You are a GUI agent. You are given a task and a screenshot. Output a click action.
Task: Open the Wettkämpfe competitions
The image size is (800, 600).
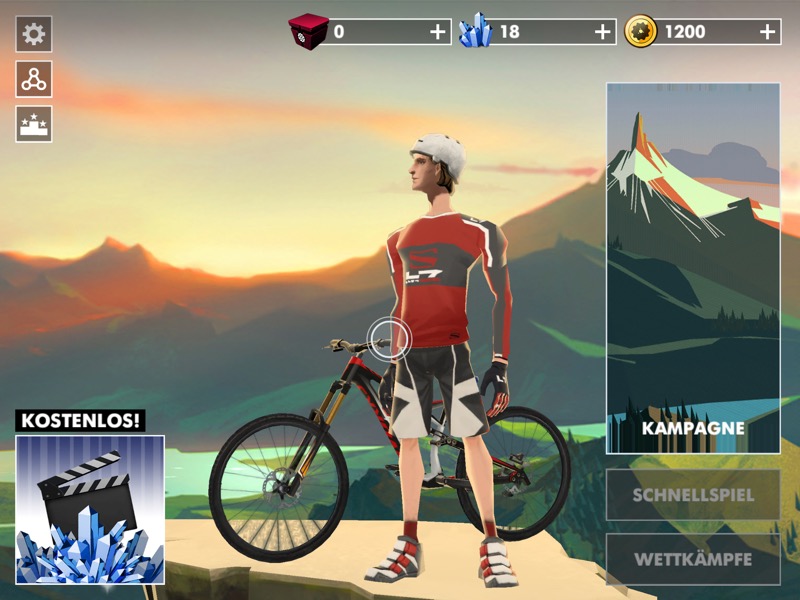(x=693, y=559)
